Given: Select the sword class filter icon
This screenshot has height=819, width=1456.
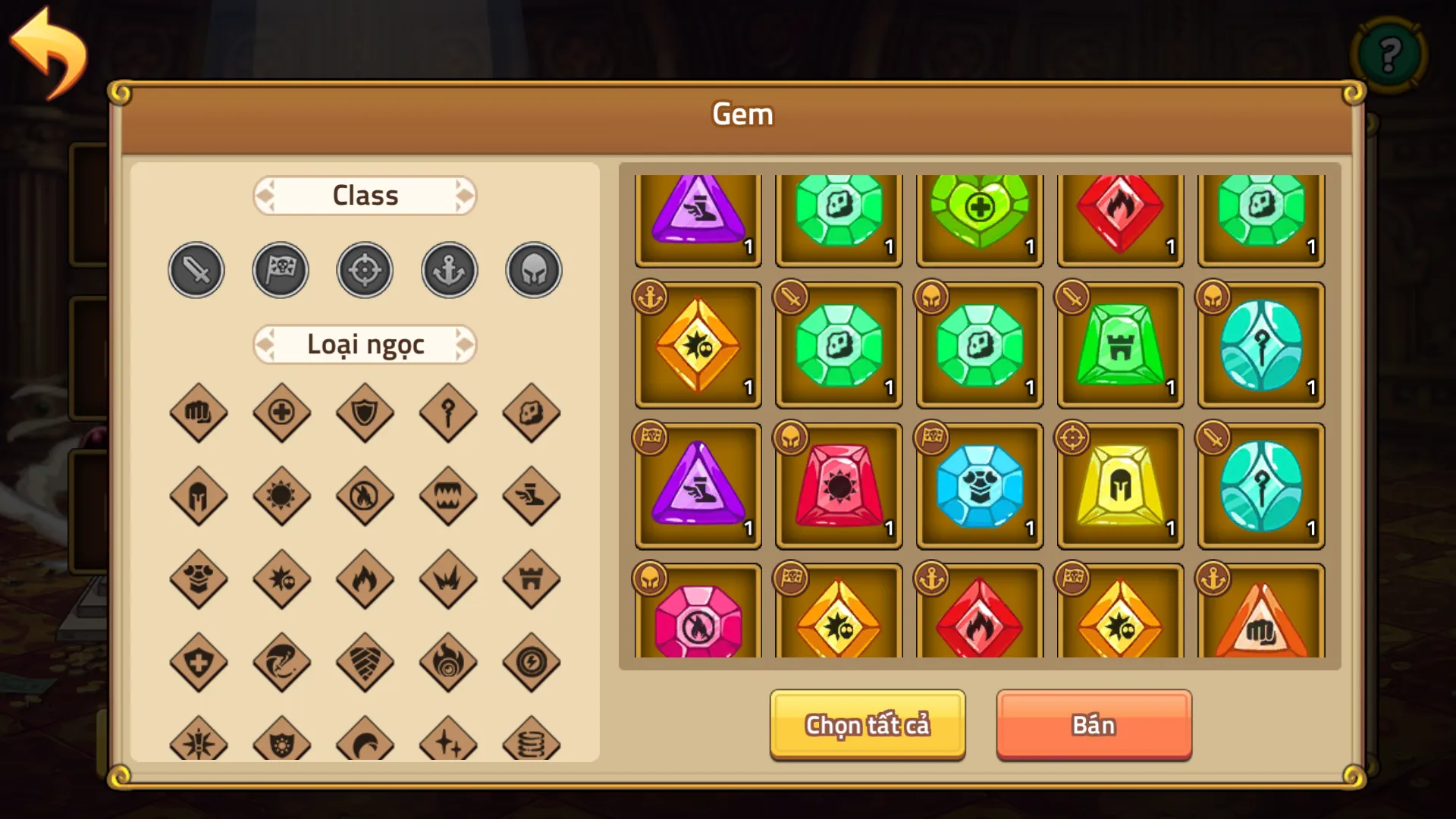Looking at the screenshot, I should (196, 269).
